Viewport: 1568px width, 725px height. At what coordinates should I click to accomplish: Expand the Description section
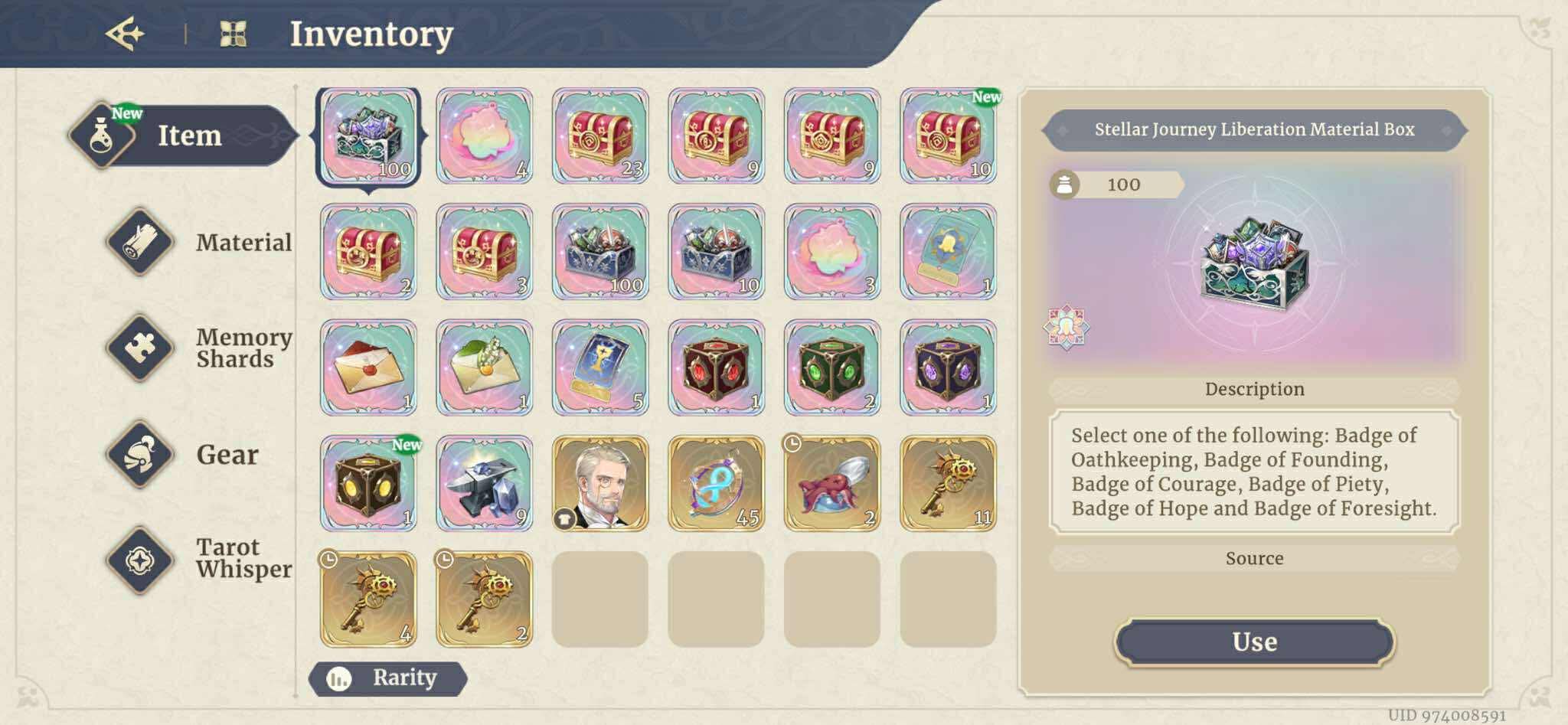pyautogui.click(x=1253, y=389)
